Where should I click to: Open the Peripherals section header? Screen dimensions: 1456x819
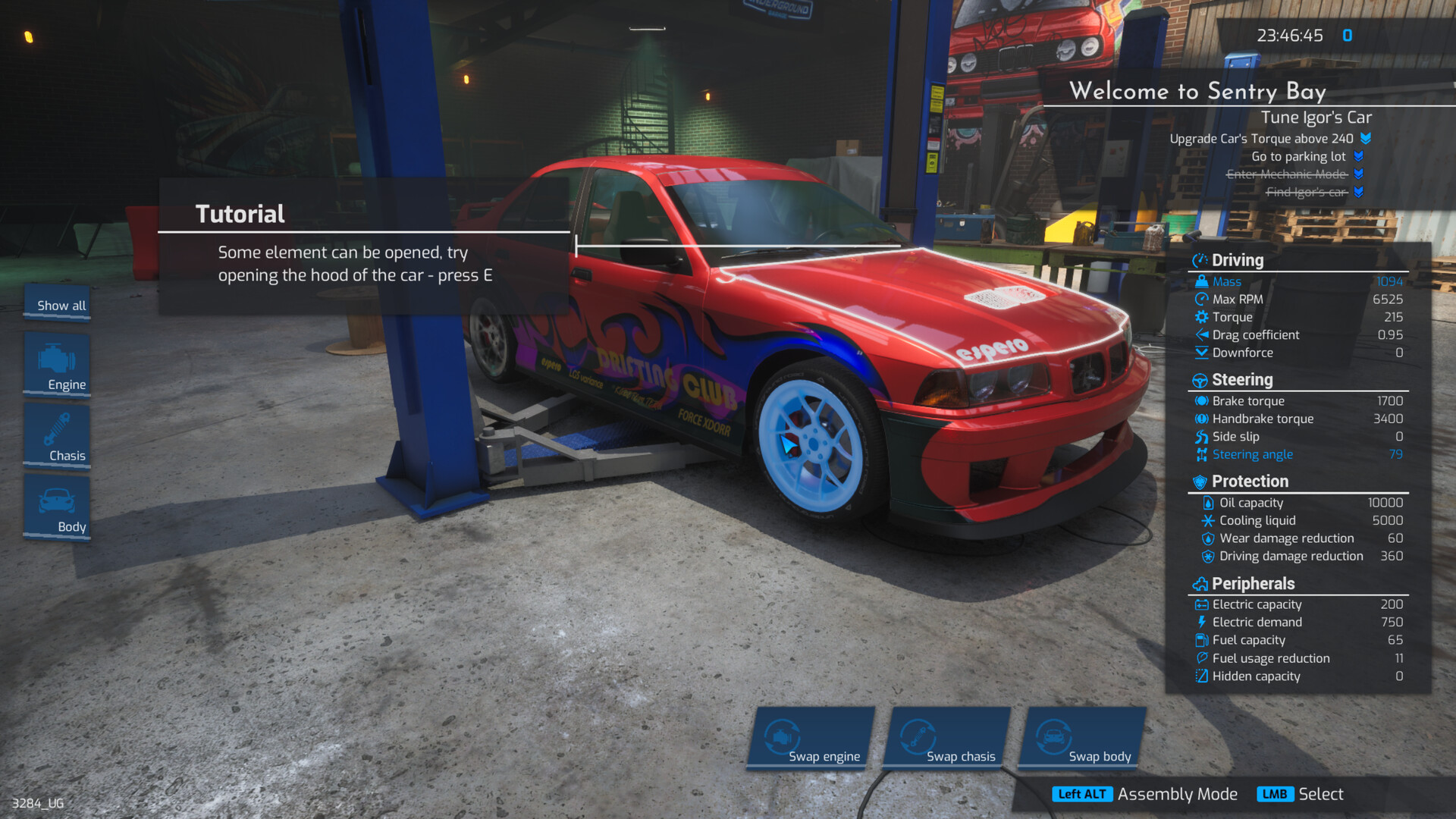tap(1252, 584)
